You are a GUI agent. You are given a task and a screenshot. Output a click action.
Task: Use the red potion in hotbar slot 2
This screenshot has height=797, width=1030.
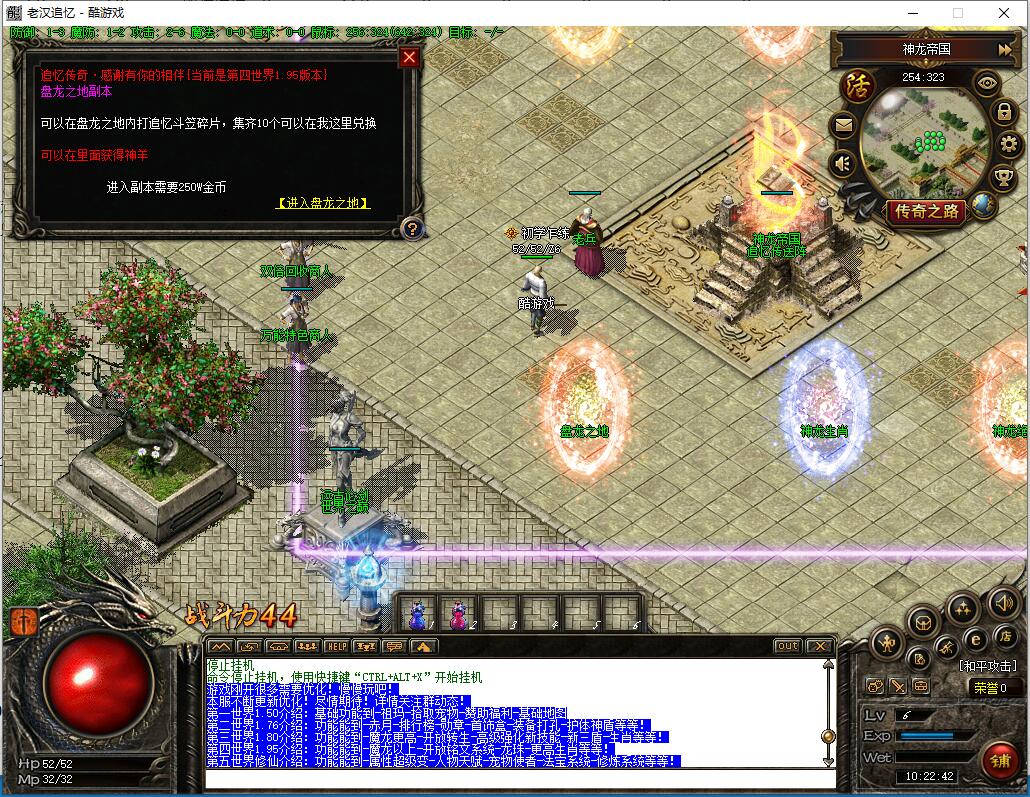point(459,612)
